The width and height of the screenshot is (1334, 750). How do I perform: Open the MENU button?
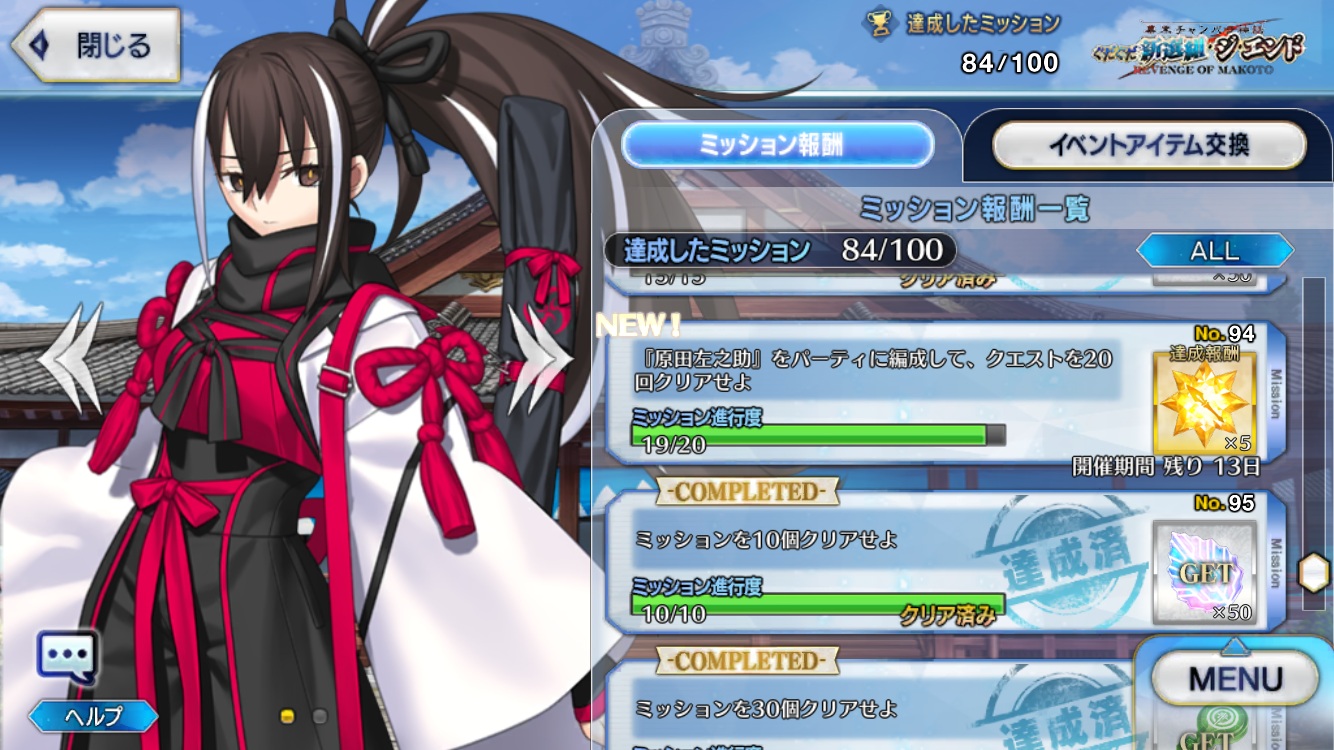pyautogui.click(x=1234, y=680)
